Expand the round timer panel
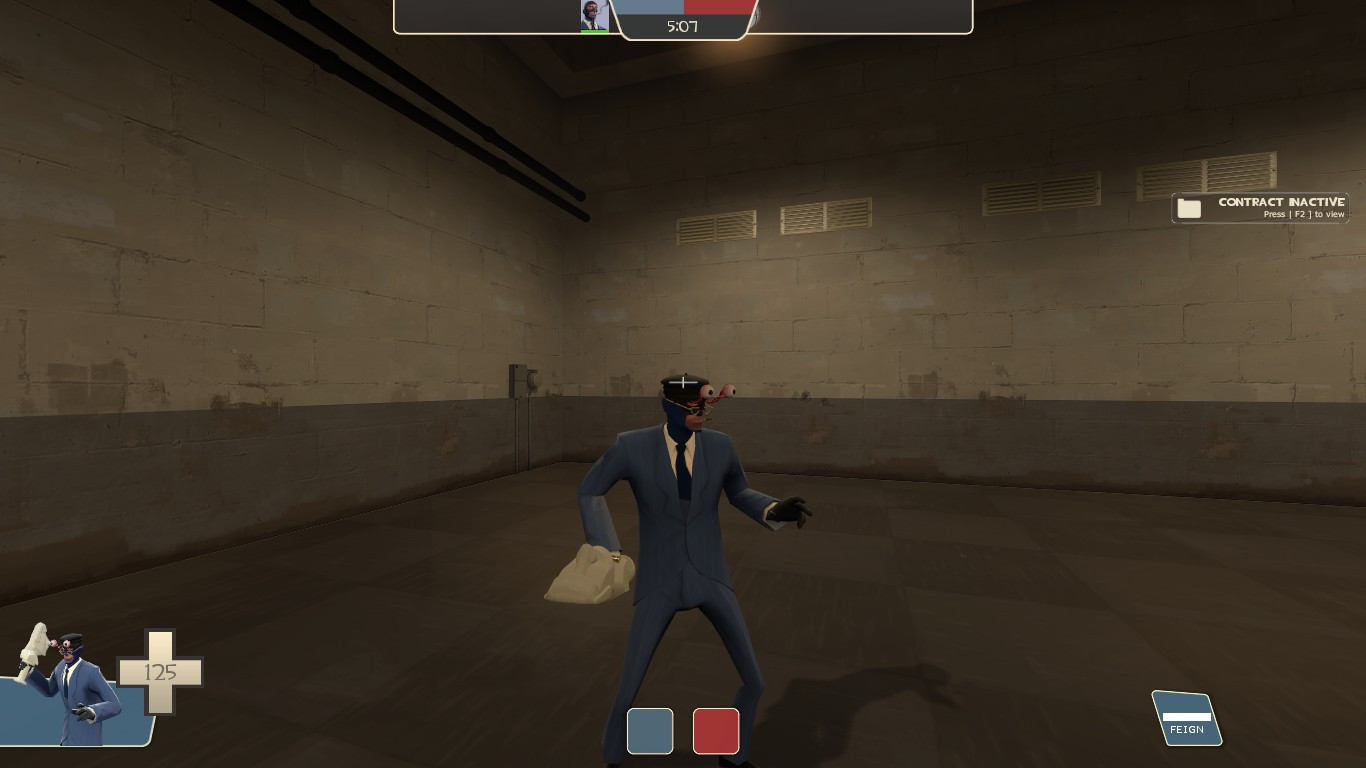 coord(685,27)
